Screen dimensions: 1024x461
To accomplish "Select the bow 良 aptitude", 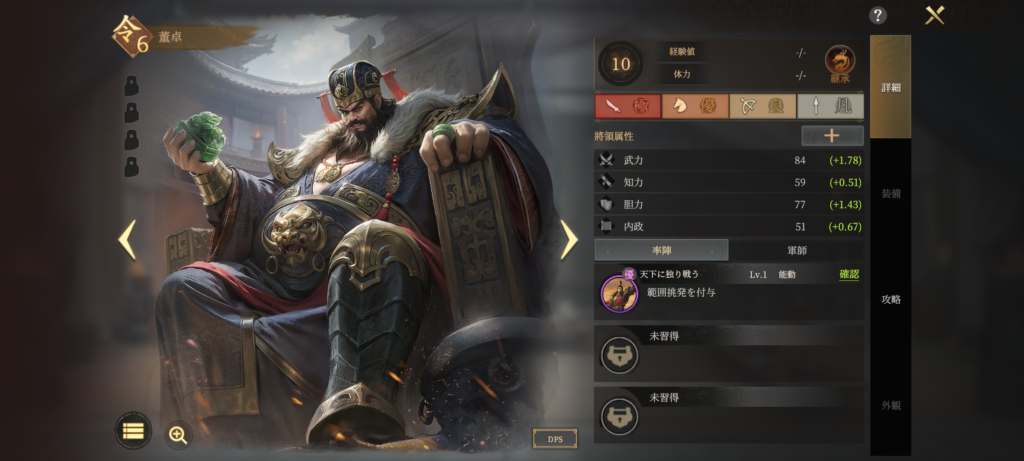I will [x=762, y=106].
